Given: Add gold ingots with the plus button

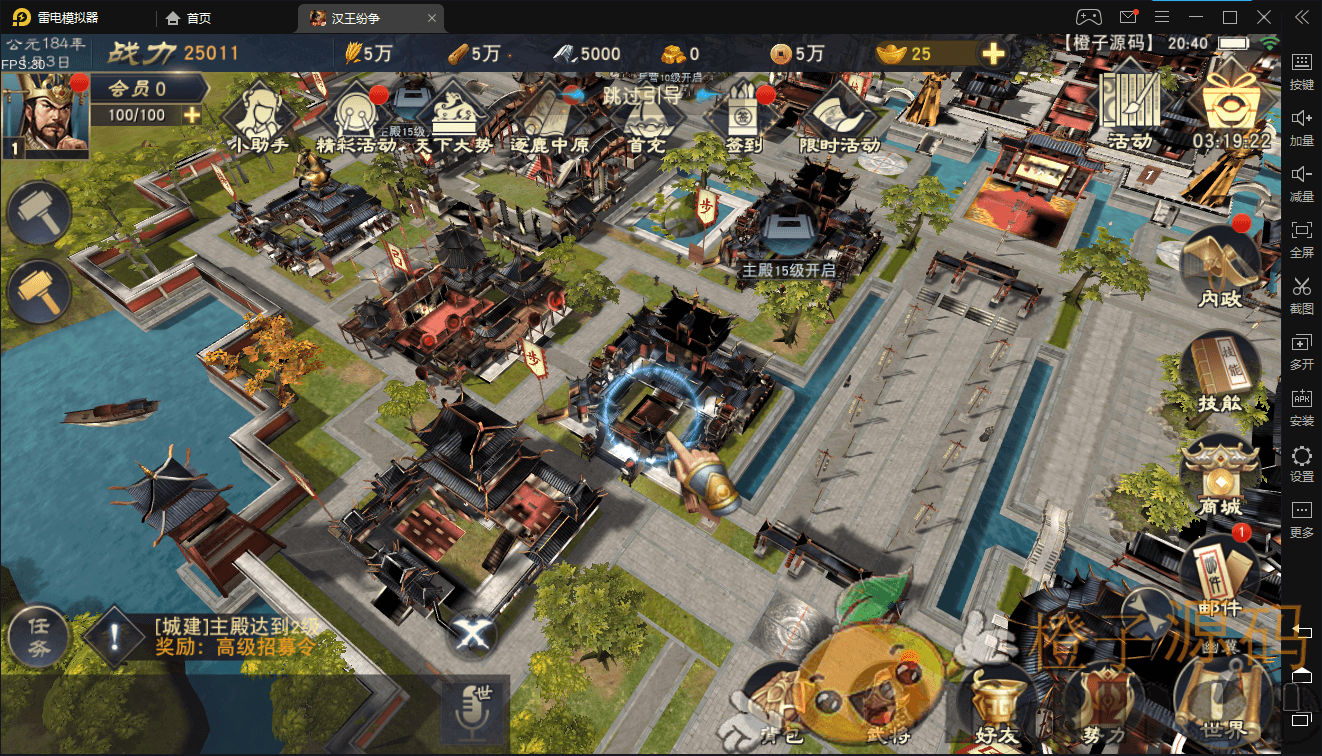Looking at the screenshot, I should (x=993, y=54).
